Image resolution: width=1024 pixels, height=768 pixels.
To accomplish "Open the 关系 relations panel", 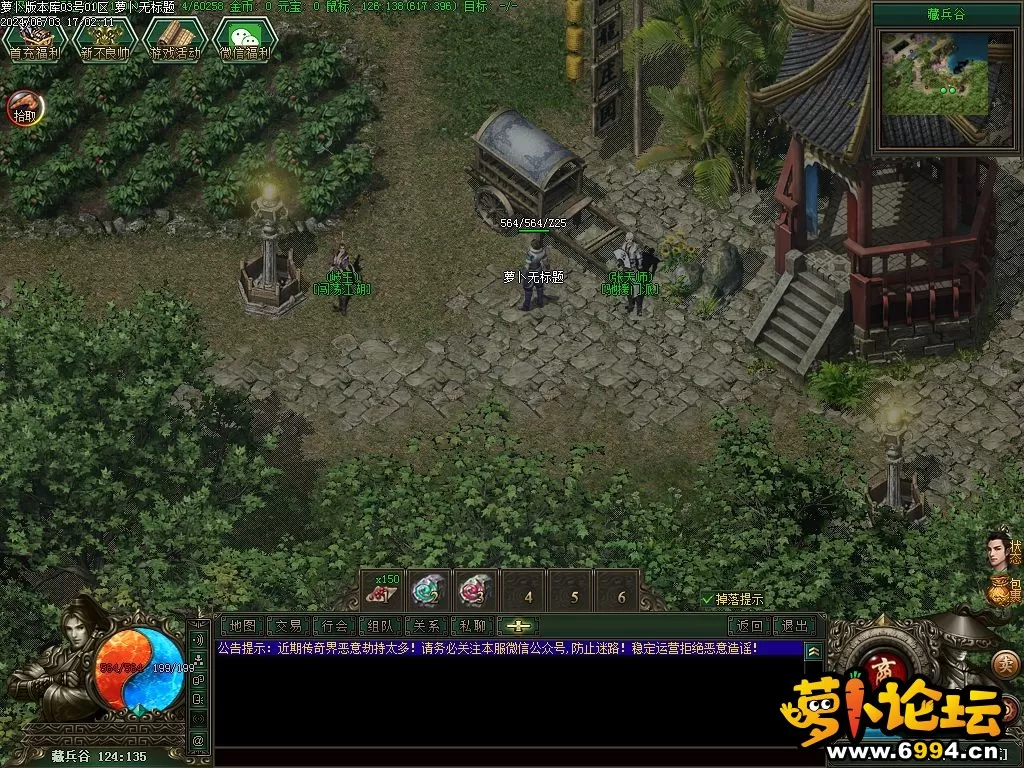I will 427,626.
